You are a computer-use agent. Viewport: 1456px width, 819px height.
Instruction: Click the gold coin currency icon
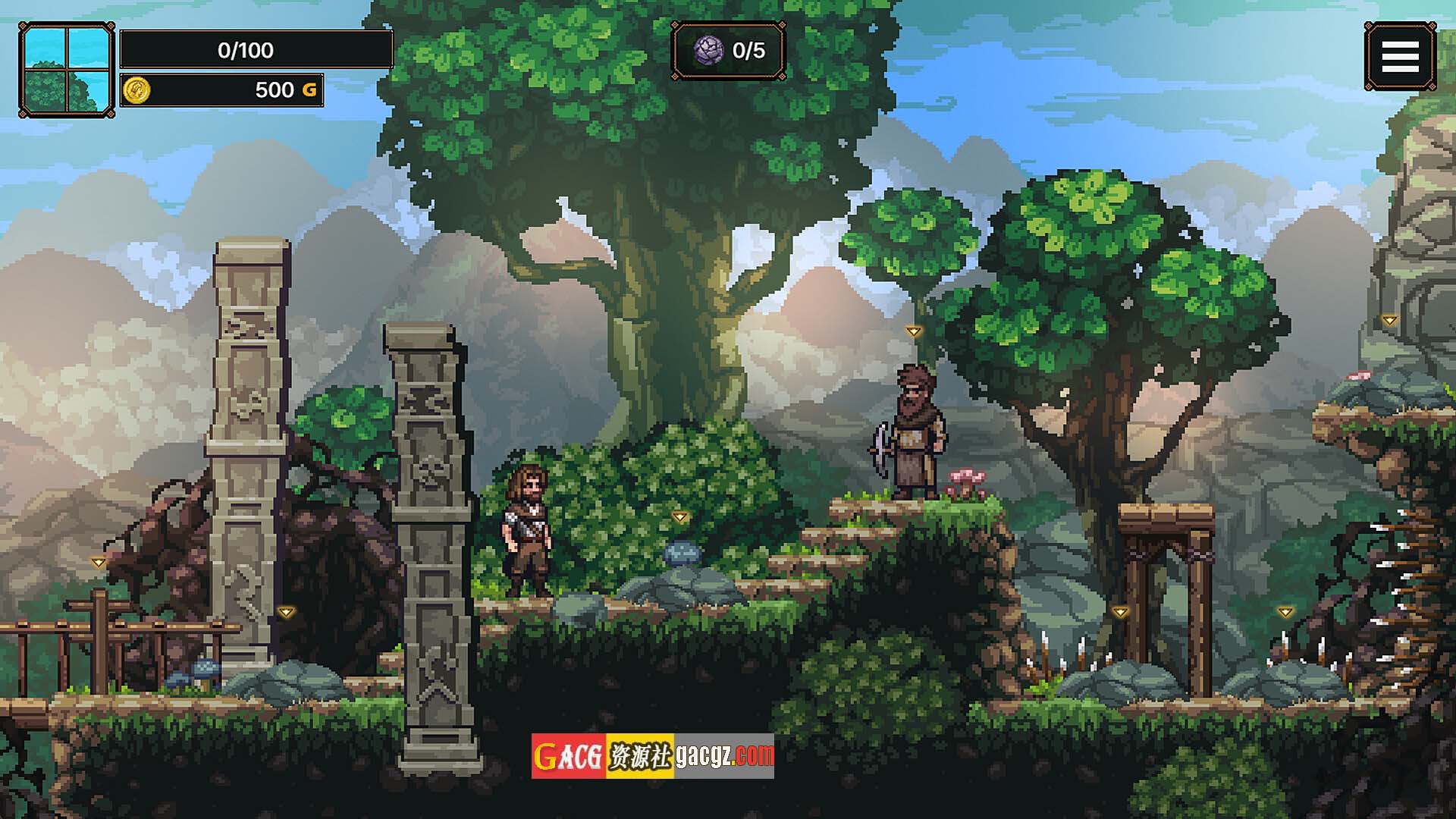pos(136,90)
